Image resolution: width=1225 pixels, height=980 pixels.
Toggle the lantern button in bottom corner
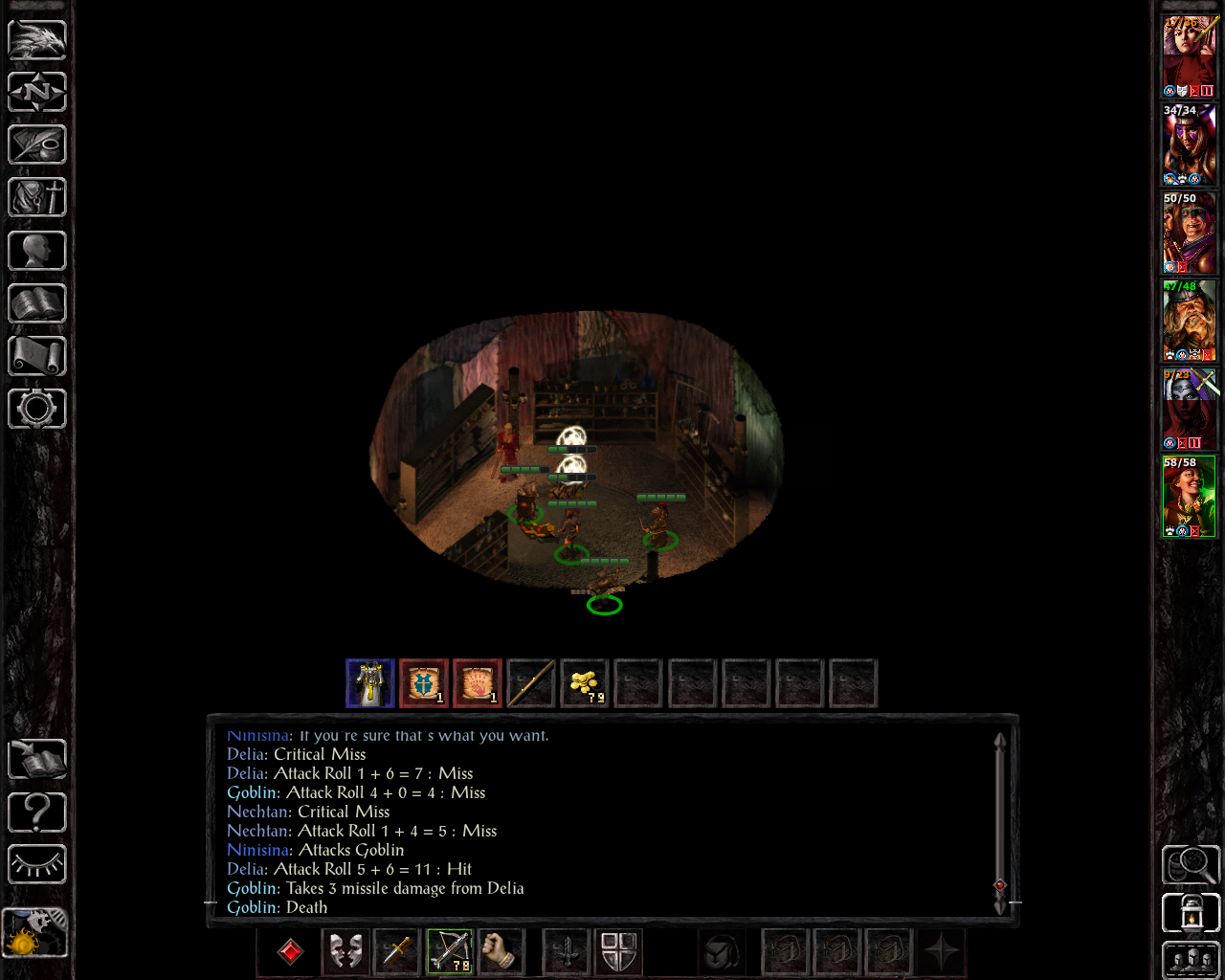1191,912
